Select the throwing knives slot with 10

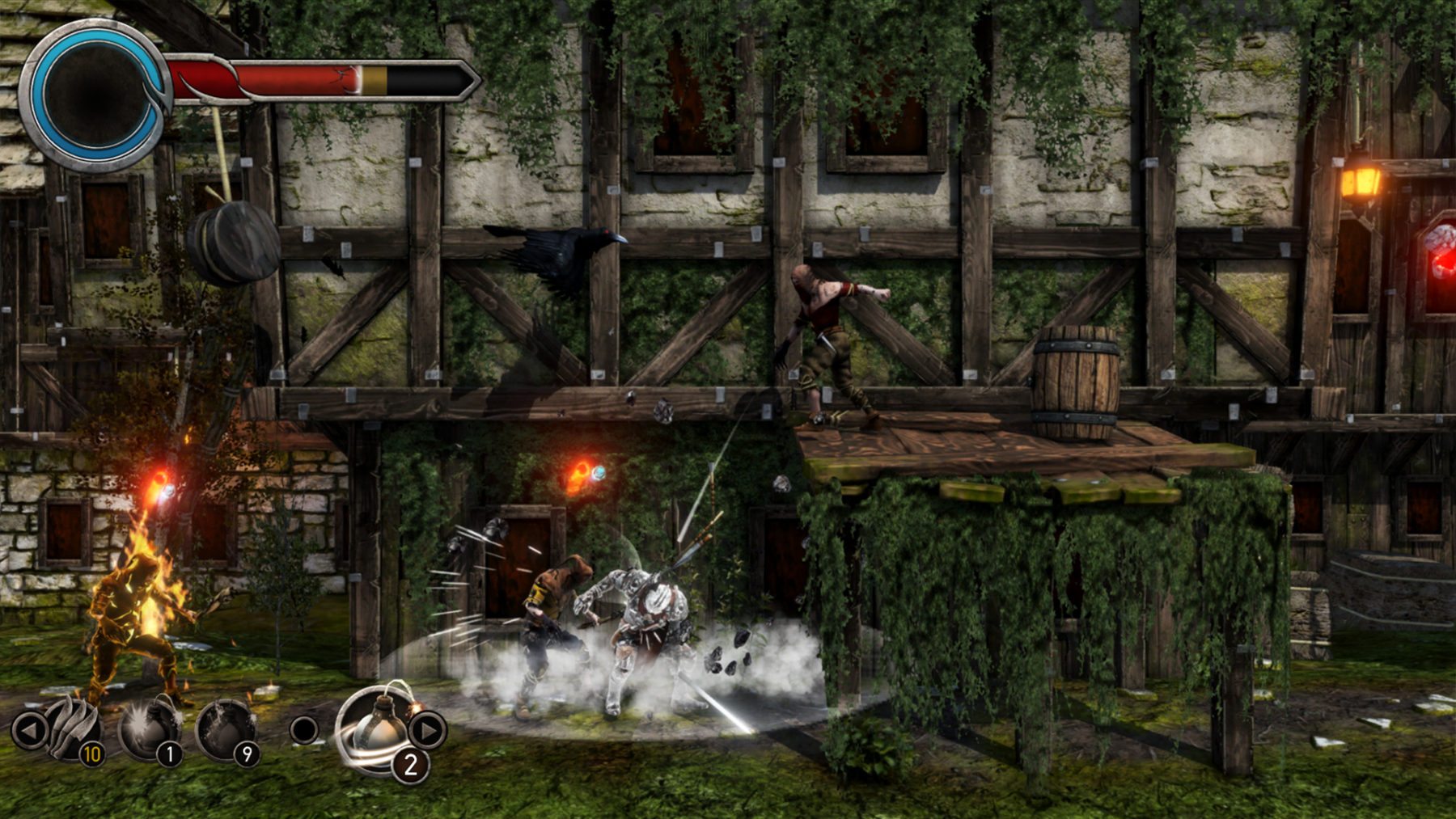(74, 729)
